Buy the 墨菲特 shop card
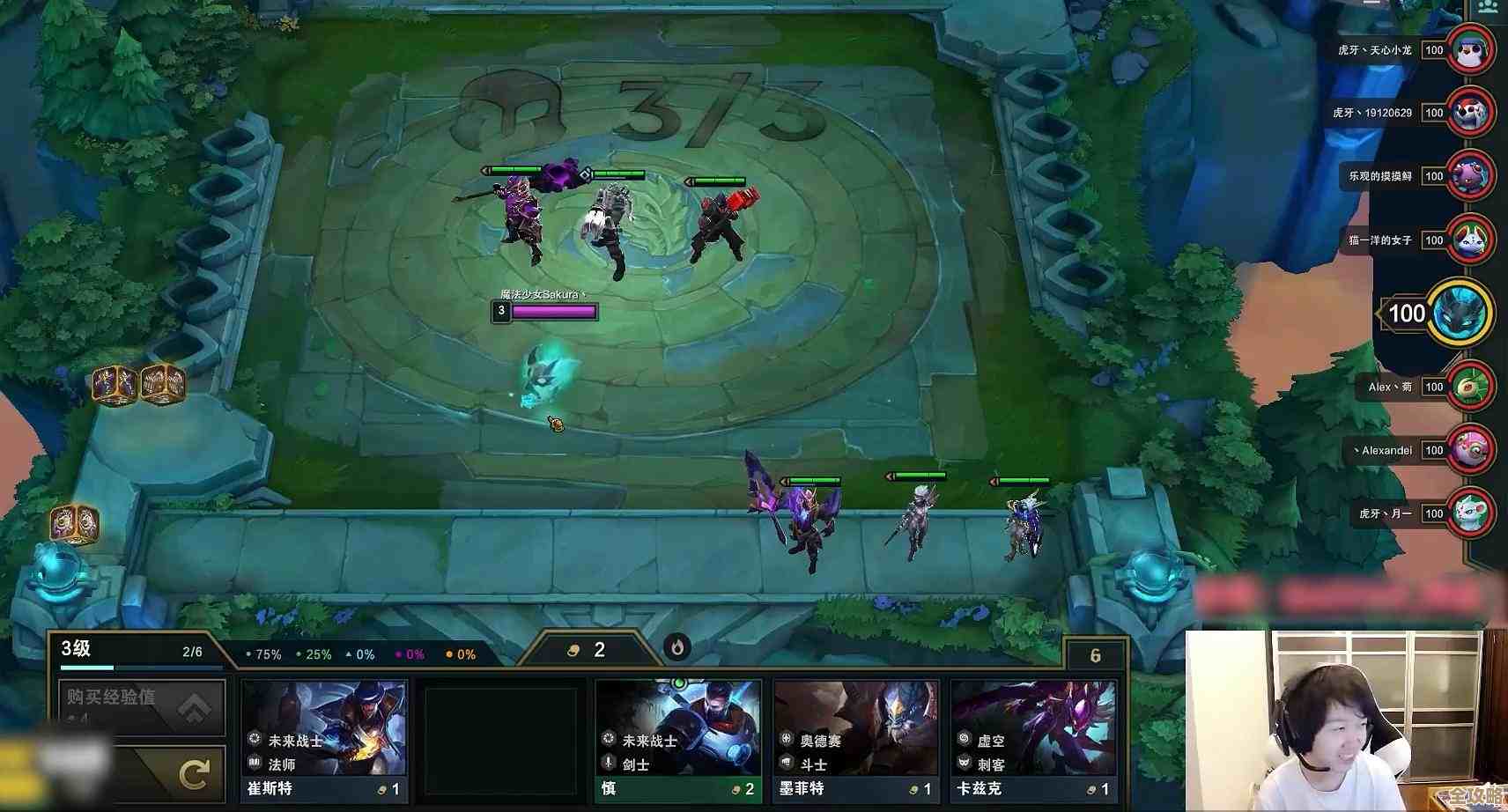Image resolution: width=1508 pixels, height=812 pixels. point(855,738)
